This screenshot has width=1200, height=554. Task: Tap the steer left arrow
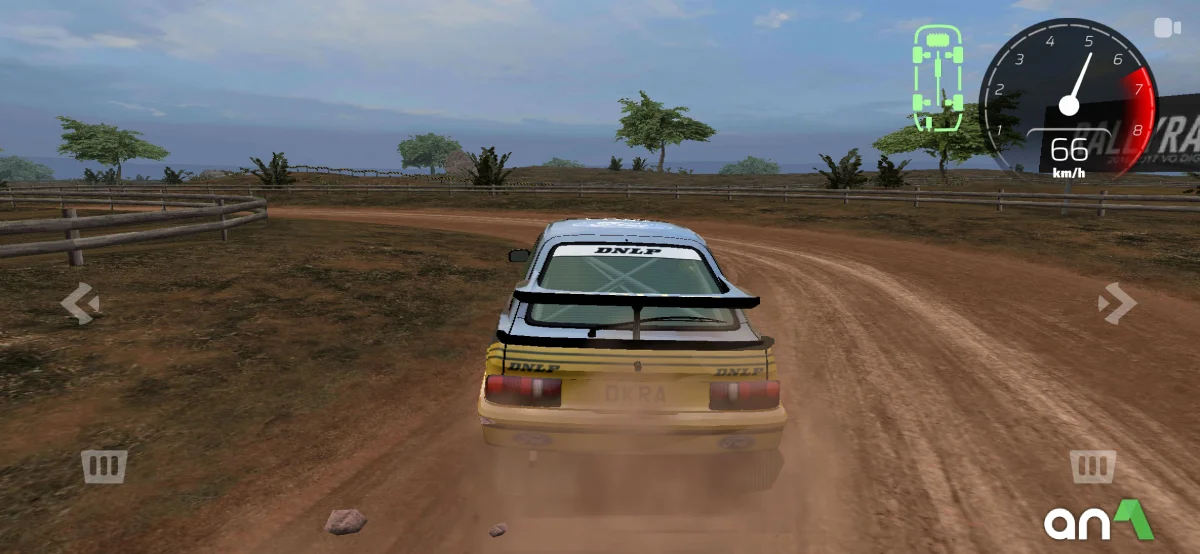[79, 303]
